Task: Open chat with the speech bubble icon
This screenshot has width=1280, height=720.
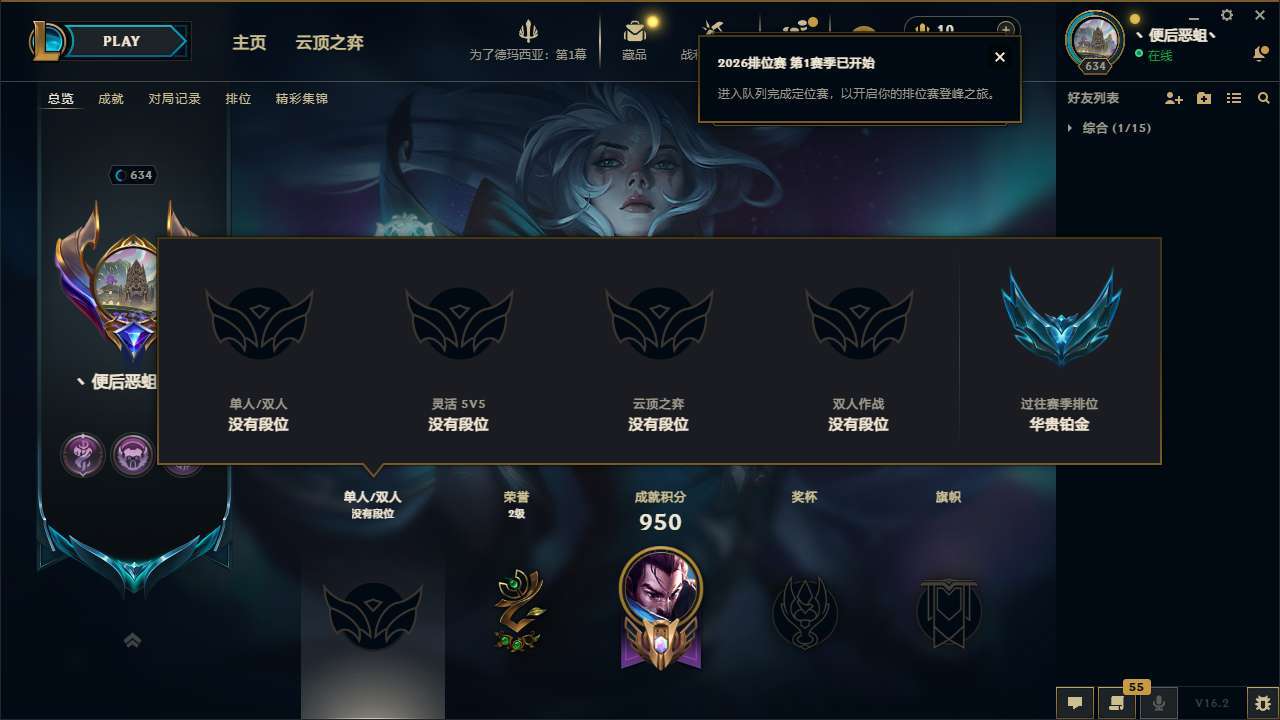Action: coord(1075,703)
